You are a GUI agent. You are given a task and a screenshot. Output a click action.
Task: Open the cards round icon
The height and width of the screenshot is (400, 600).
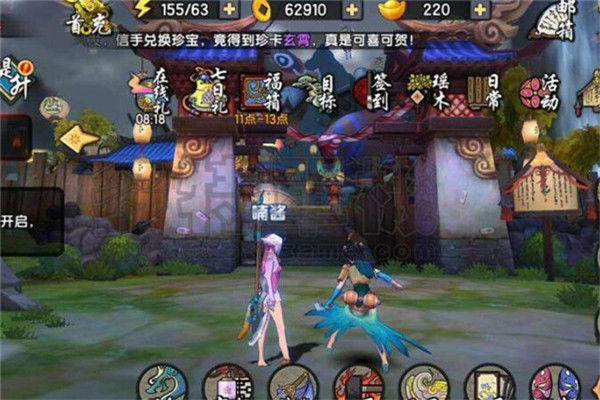coord(490,385)
